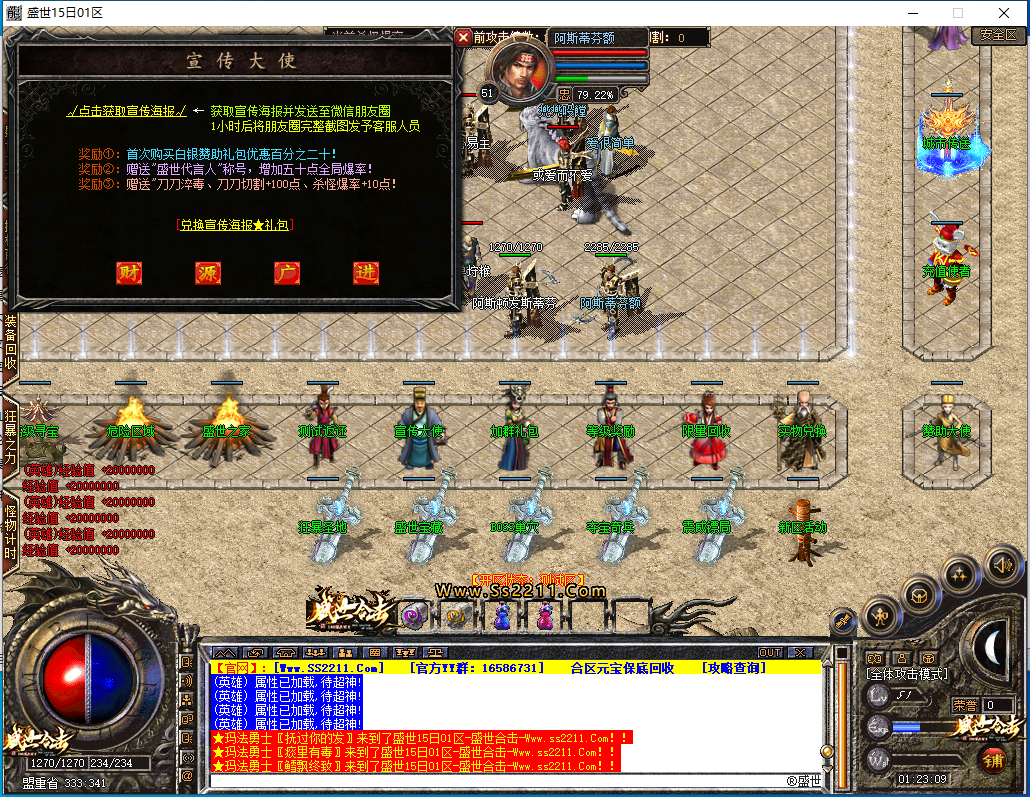Click the 点击获取宣传海报 link
Screen dimensions: 1030x797
pyautogui.click(x=126, y=111)
